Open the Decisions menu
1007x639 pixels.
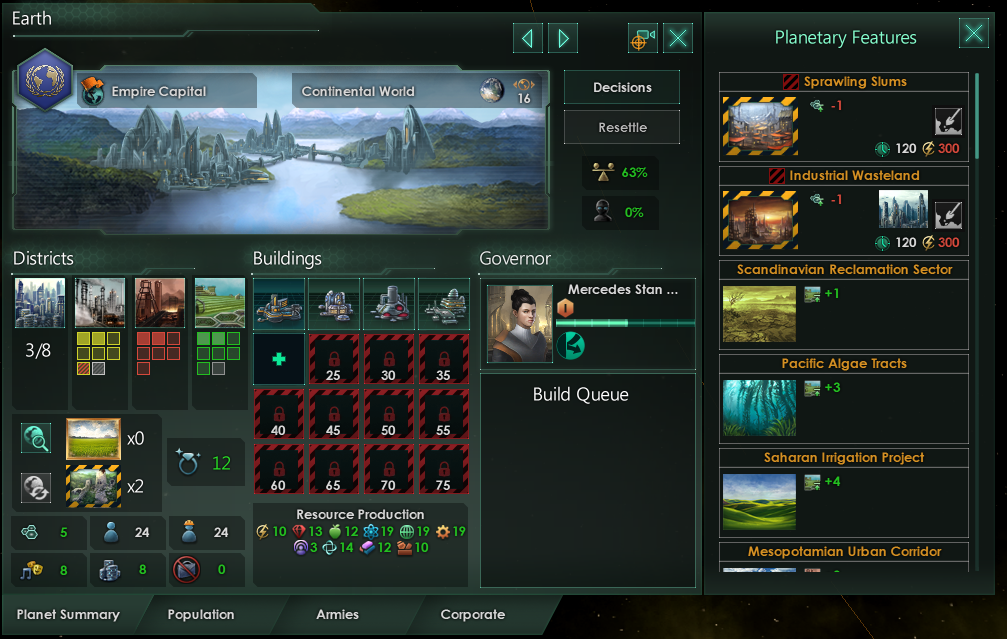pyautogui.click(x=621, y=87)
